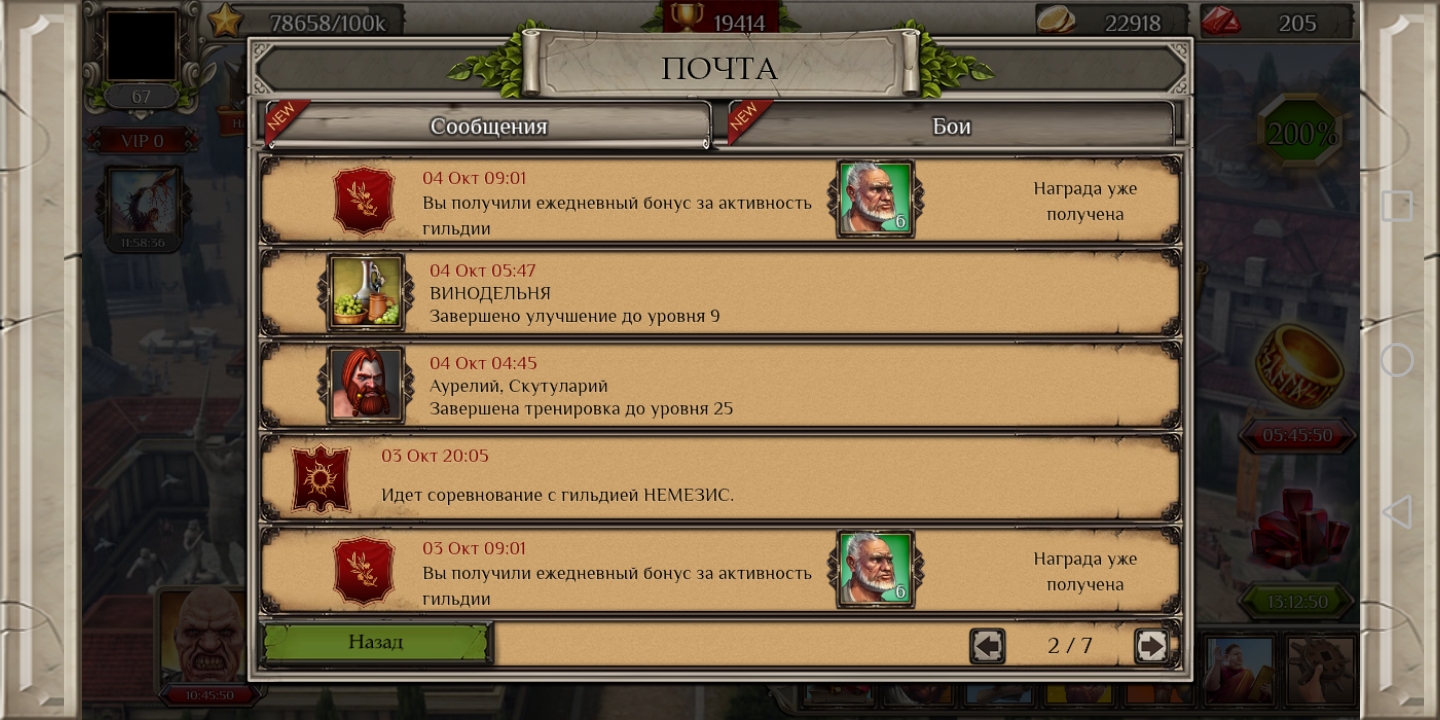This screenshot has width=1440, height=720.
Task: Go to the next mail page
Action: coord(1151,646)
